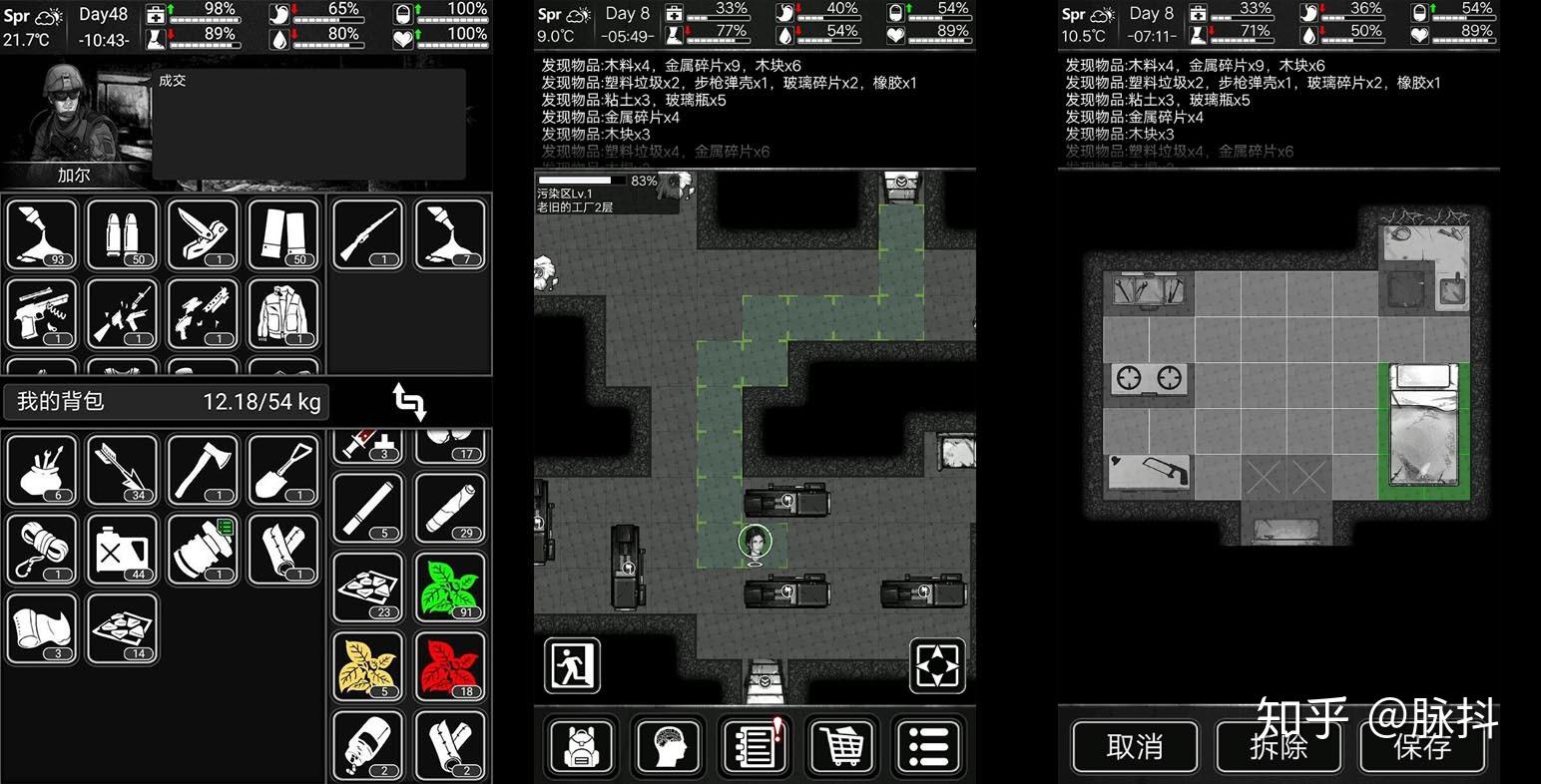
Task: Choose the pistol item slot
Action: pyautogui.click(x=42, y=314)
